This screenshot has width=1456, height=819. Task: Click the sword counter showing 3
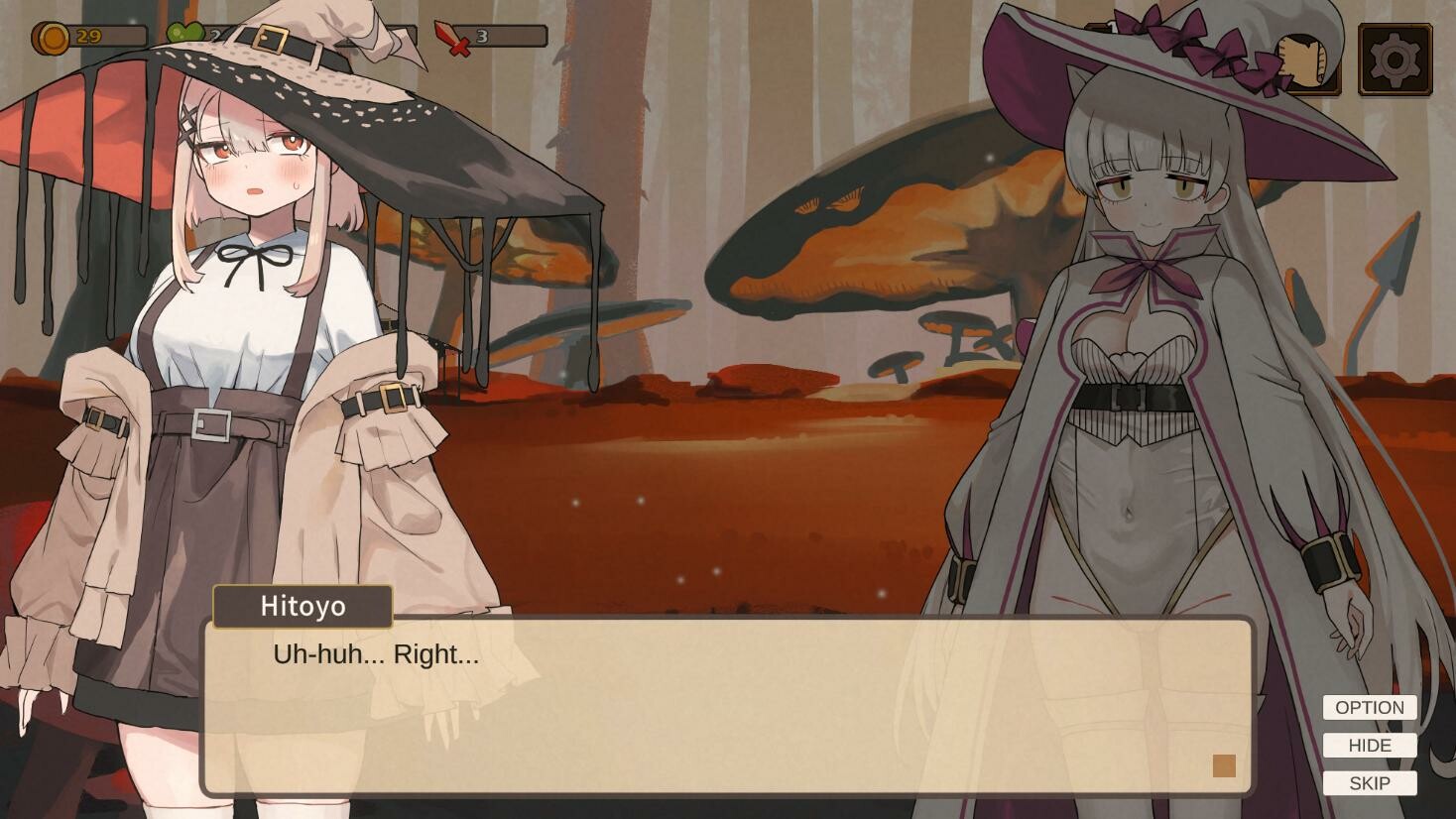click(x=481, y=36)
